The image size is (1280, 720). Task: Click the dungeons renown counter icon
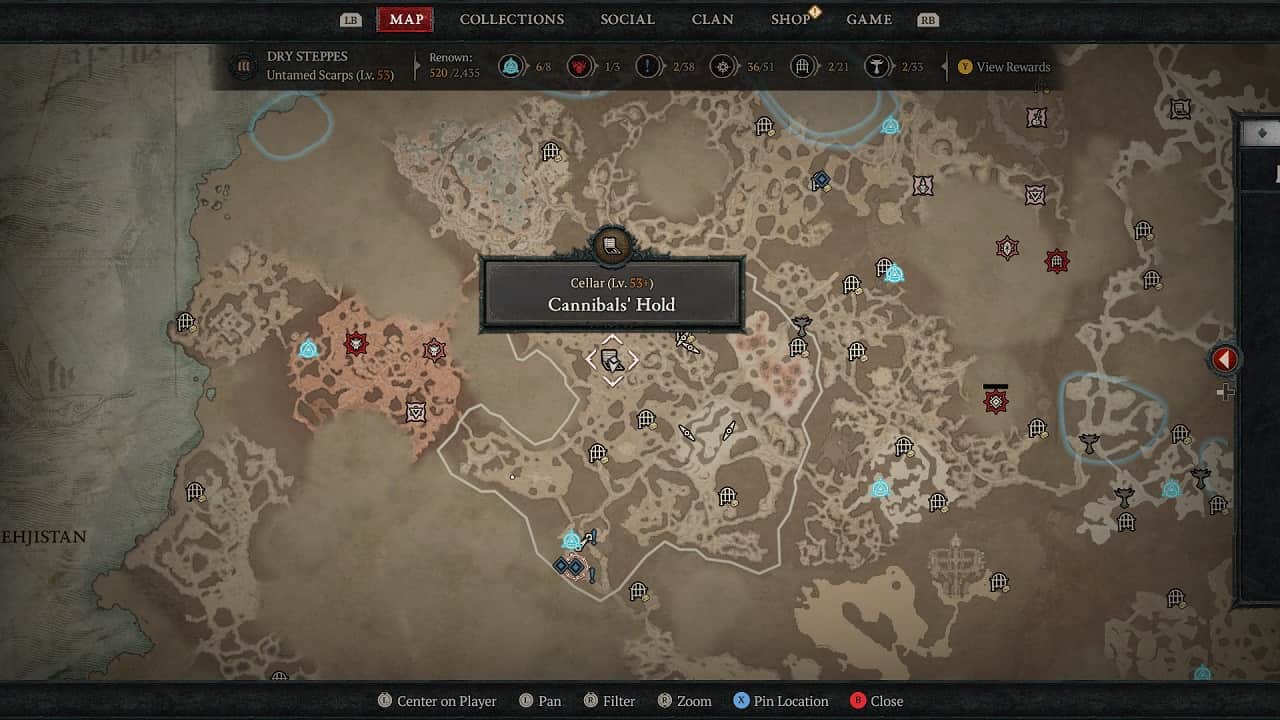pyautogui.click(x=801, y=67)
